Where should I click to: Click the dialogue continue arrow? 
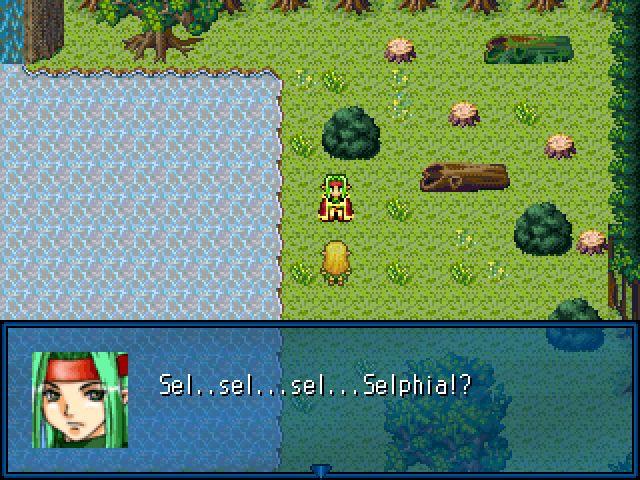pos(320,470)
